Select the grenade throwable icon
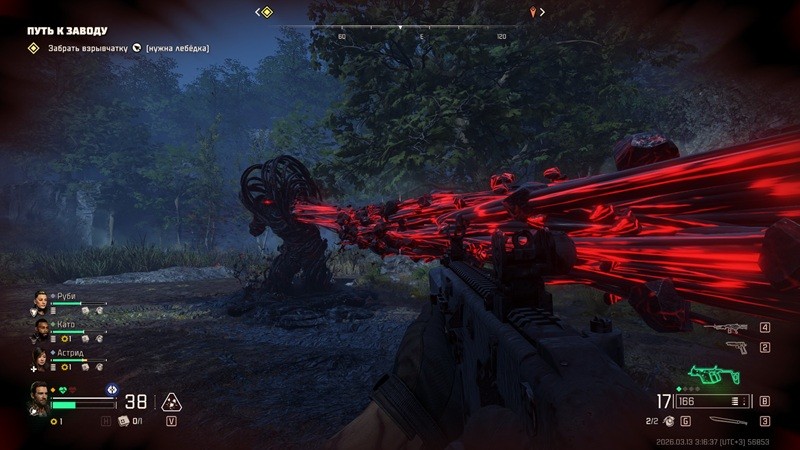Screen dimensions: 800x450 (670, 421)
